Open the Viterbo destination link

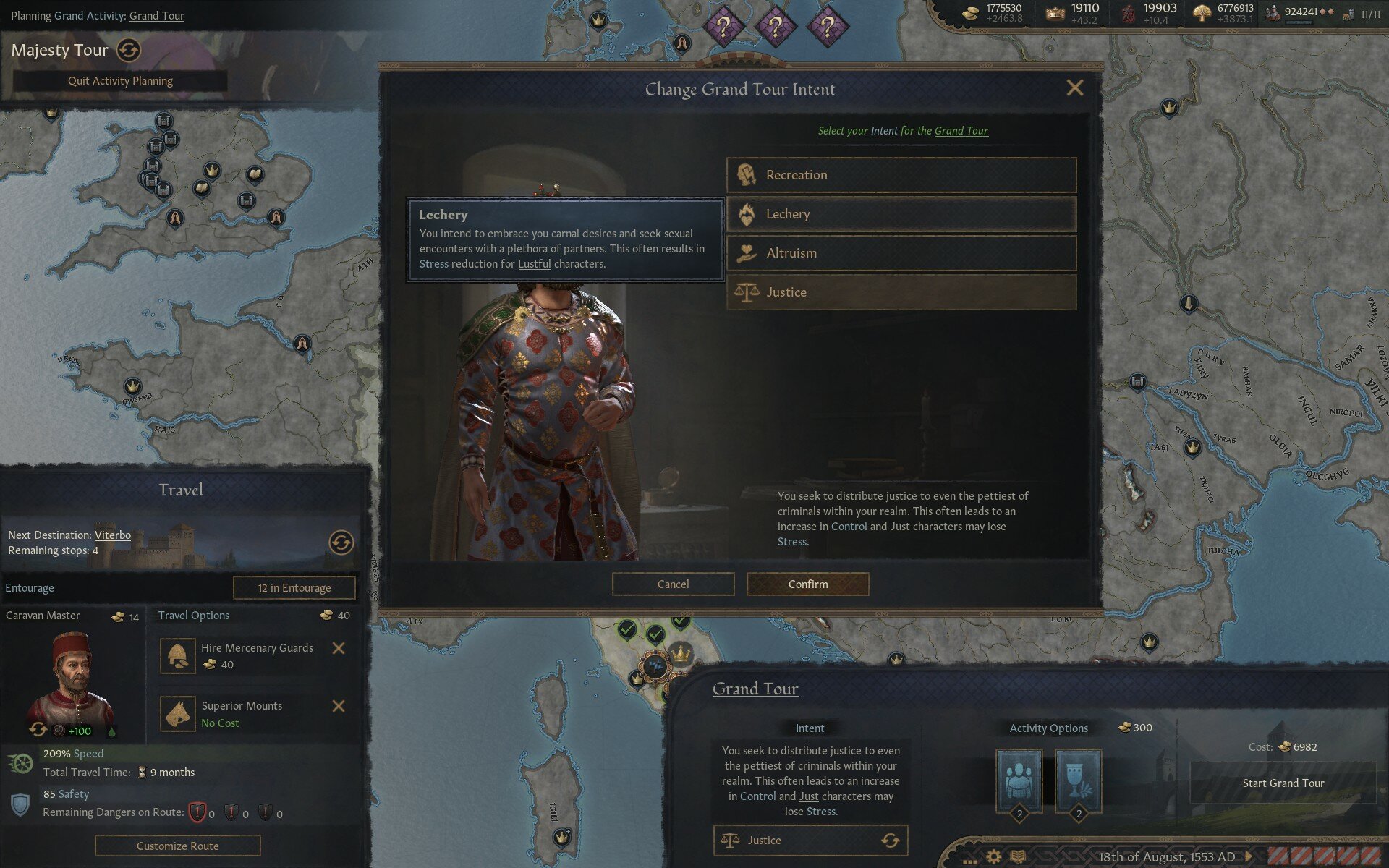(112, 535)
